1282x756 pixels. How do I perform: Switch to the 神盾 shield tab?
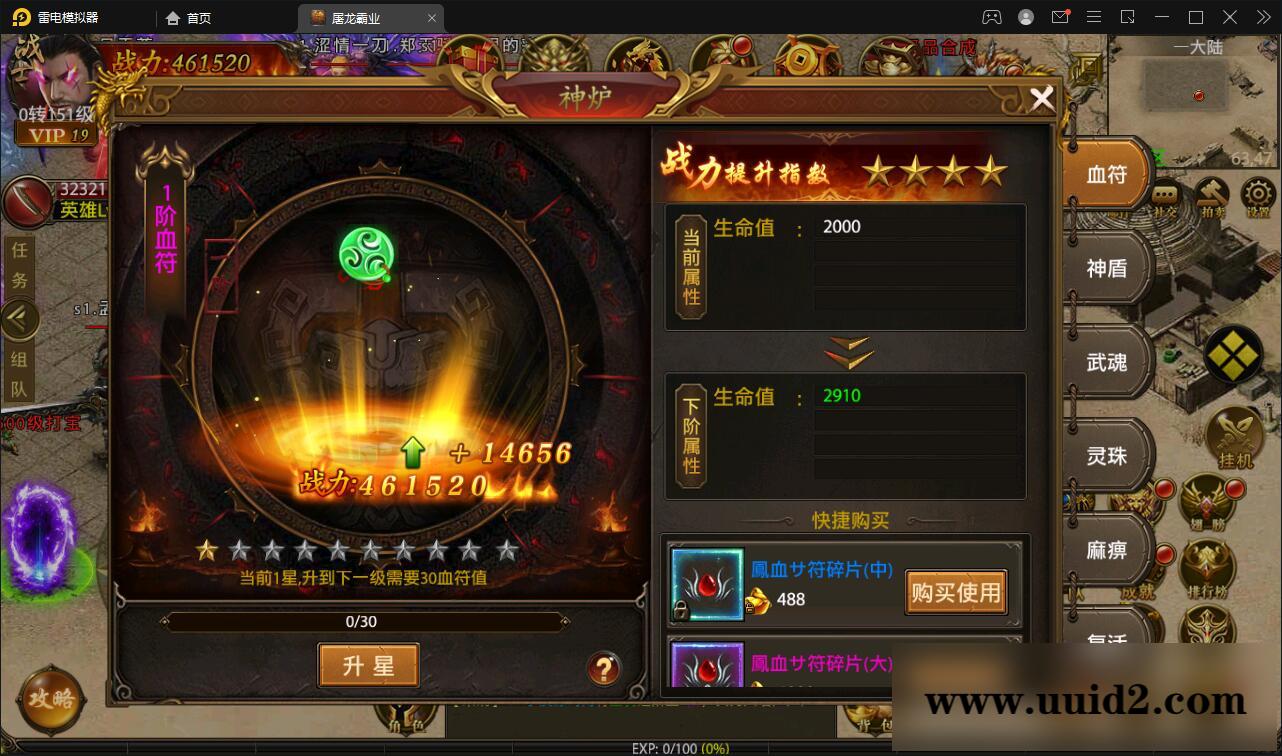coord(1106,268)
